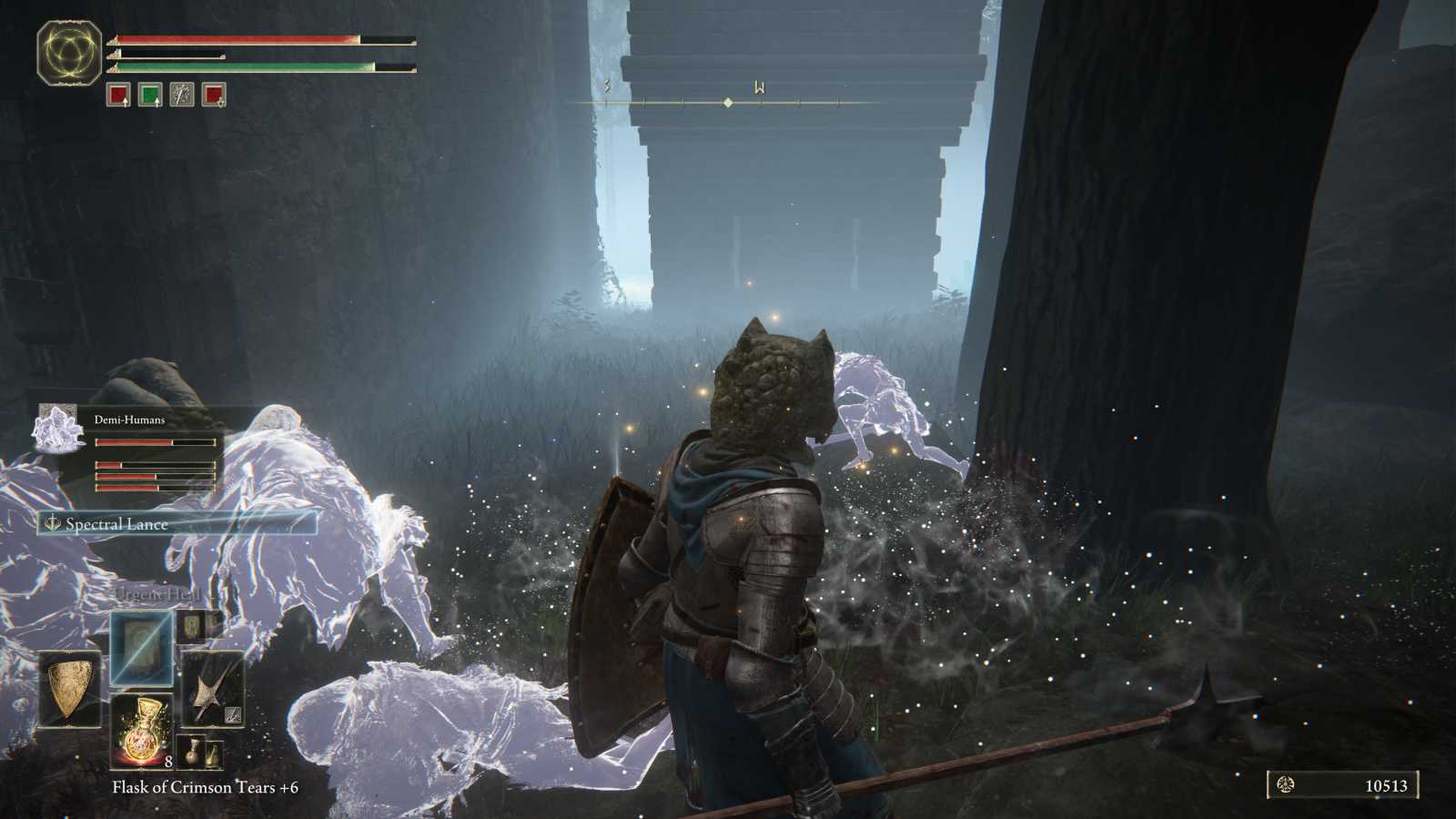Click the Urgent Heal memory slot icon

click(141, 648)
